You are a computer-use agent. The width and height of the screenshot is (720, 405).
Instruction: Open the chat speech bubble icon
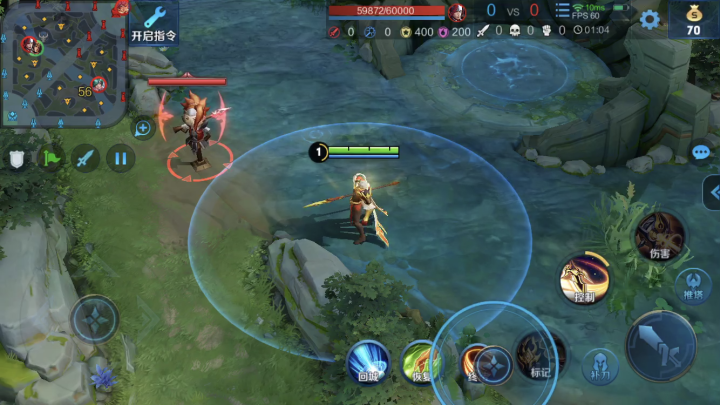pos(701,152)
